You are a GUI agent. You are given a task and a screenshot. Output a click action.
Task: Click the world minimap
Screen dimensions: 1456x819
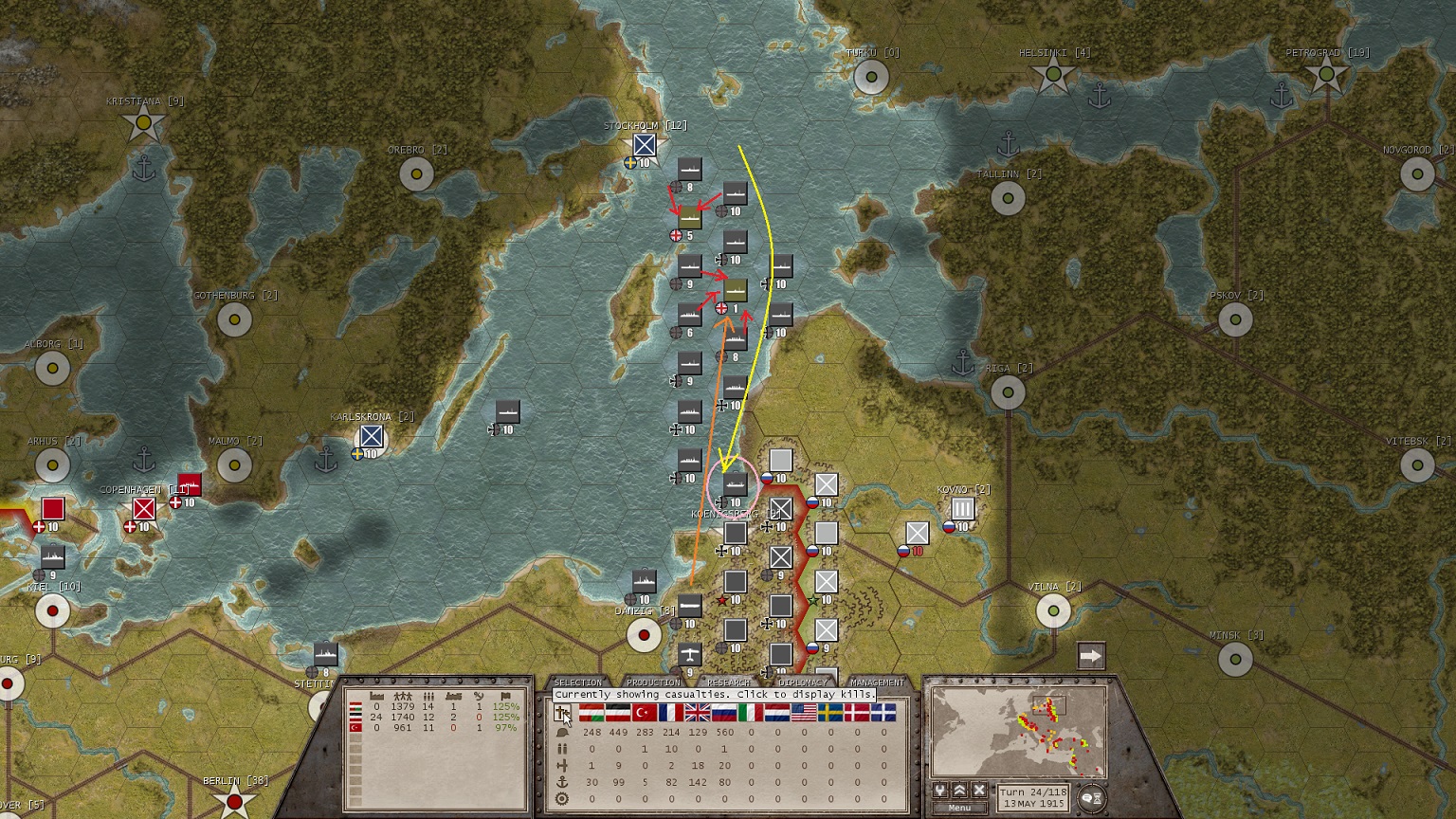1018,732
